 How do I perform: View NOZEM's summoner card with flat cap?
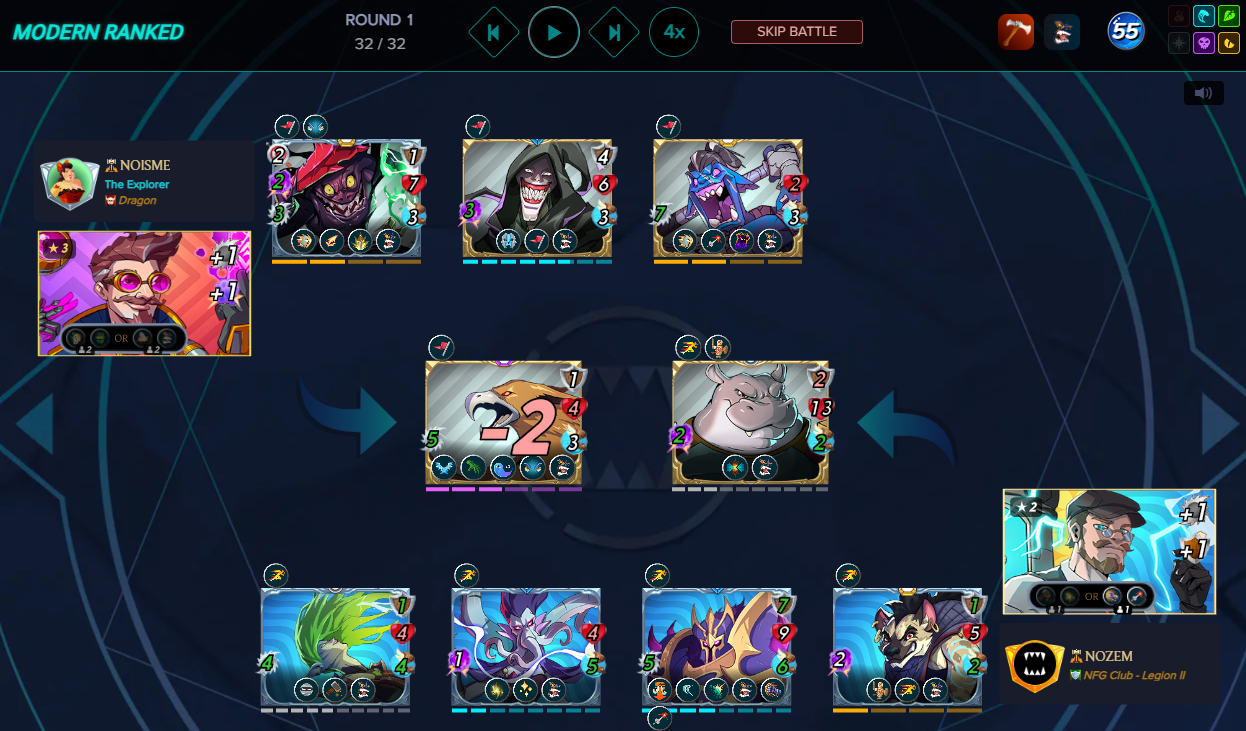coord(1109,551)
